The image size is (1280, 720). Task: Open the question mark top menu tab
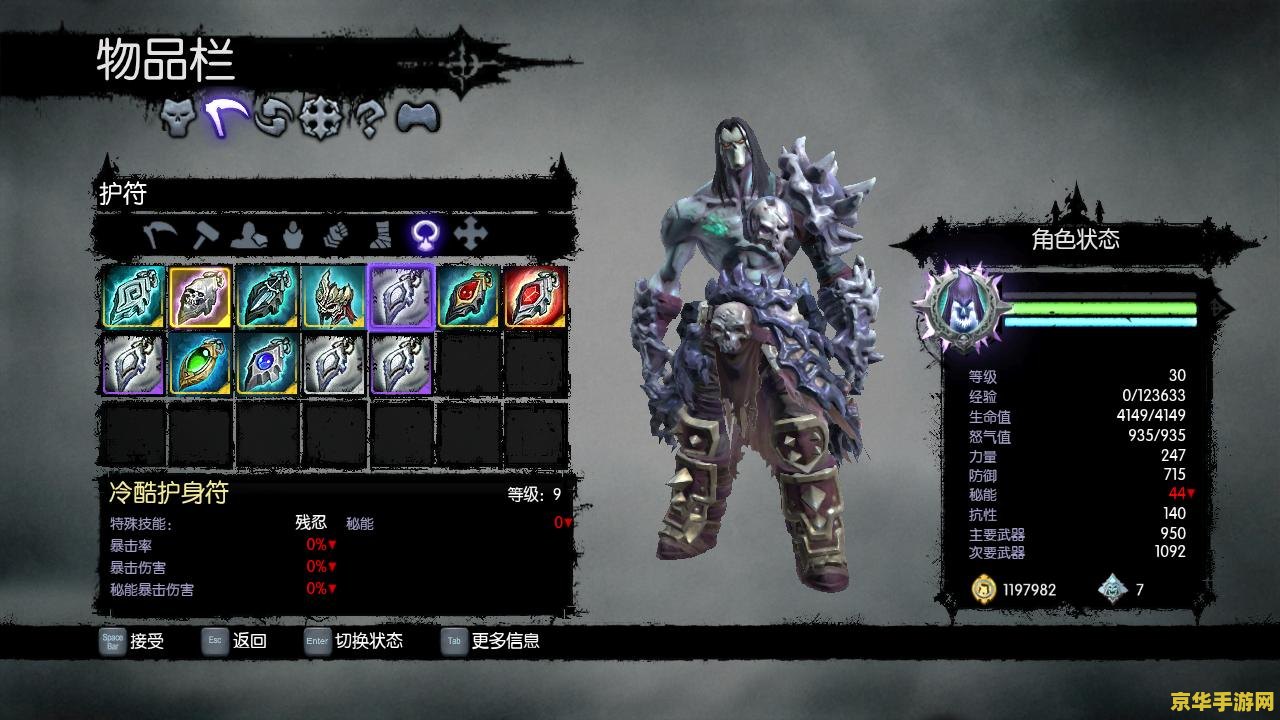tap(369, 118)
